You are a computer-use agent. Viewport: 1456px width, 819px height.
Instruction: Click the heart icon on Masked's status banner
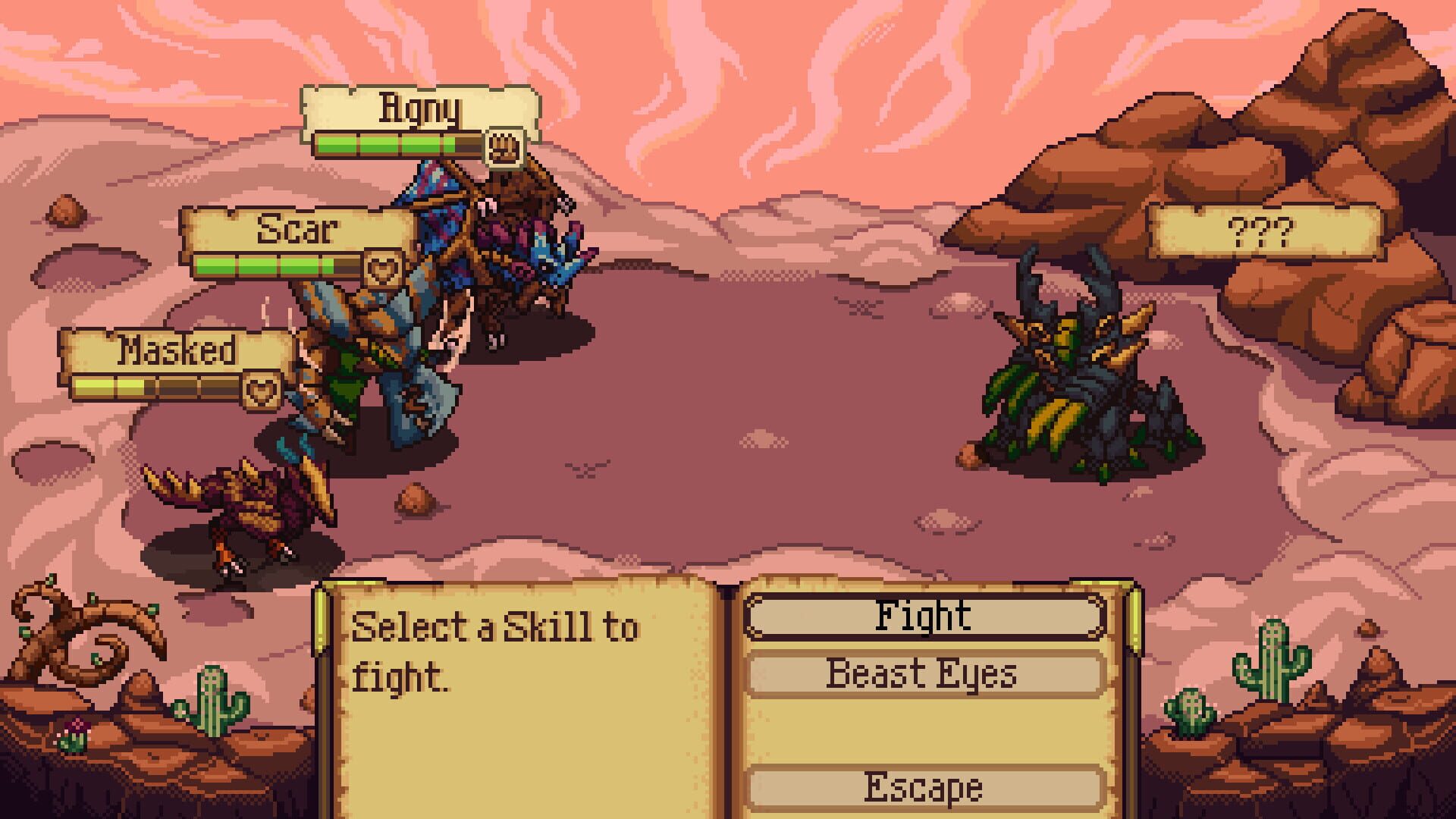point(262,390)
